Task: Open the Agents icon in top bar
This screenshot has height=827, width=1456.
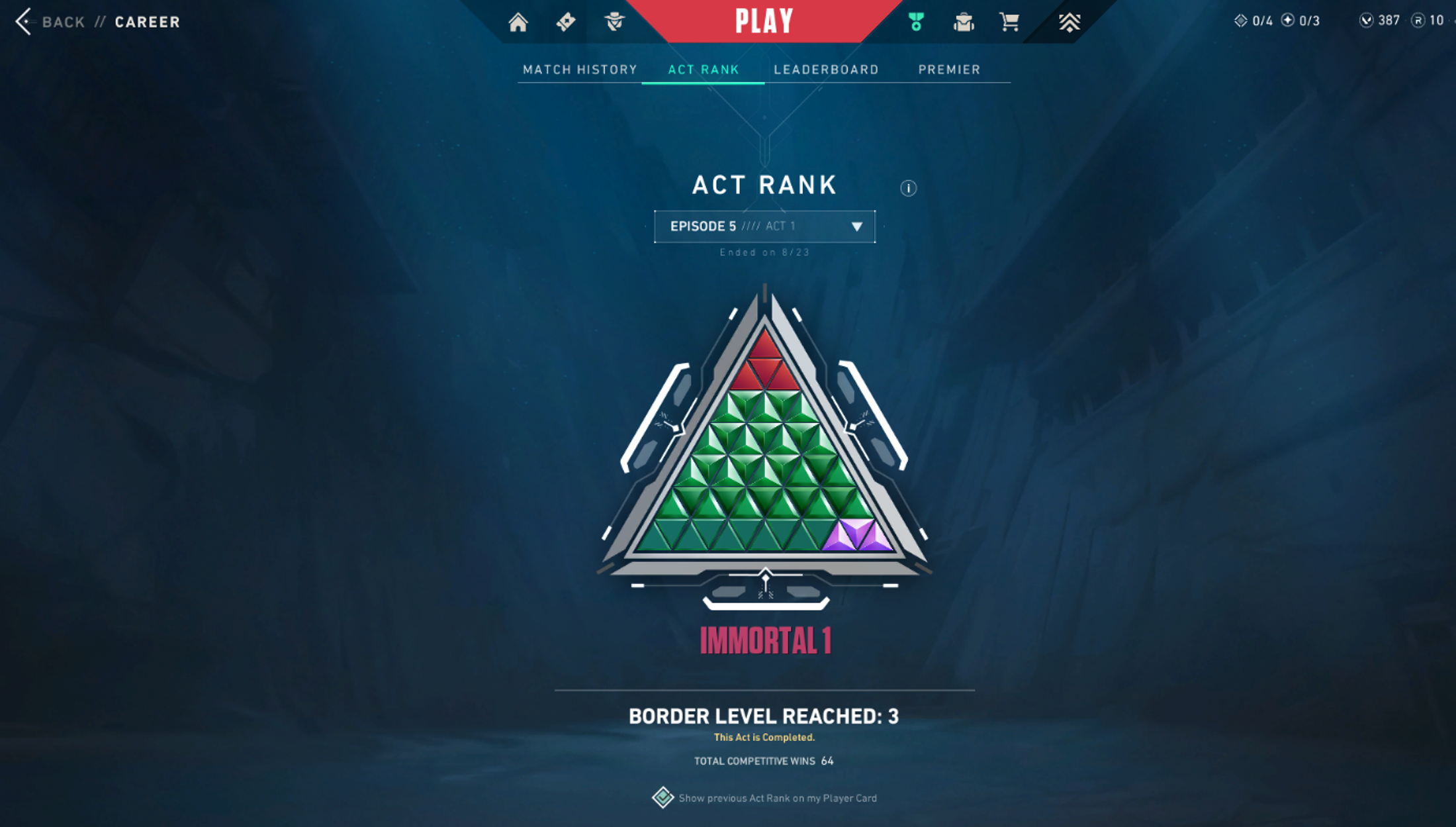Action: pos(614,22)
